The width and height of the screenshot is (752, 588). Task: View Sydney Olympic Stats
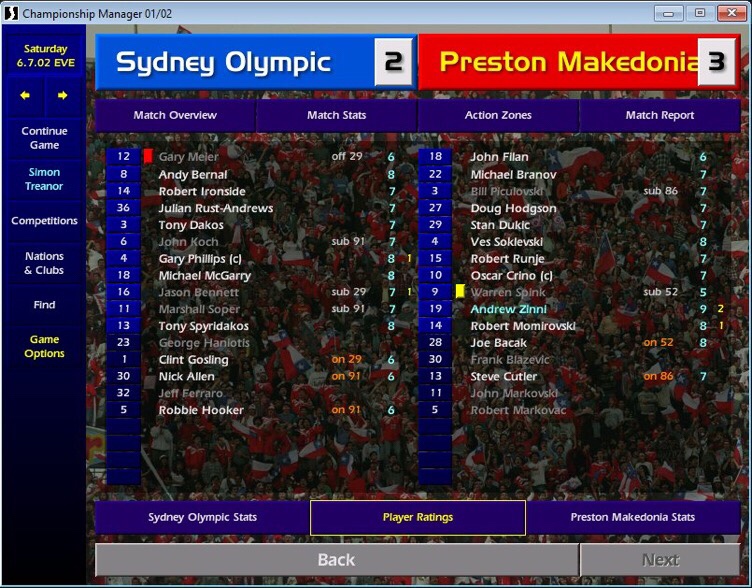pyautogui.click(x=202, y=517)
